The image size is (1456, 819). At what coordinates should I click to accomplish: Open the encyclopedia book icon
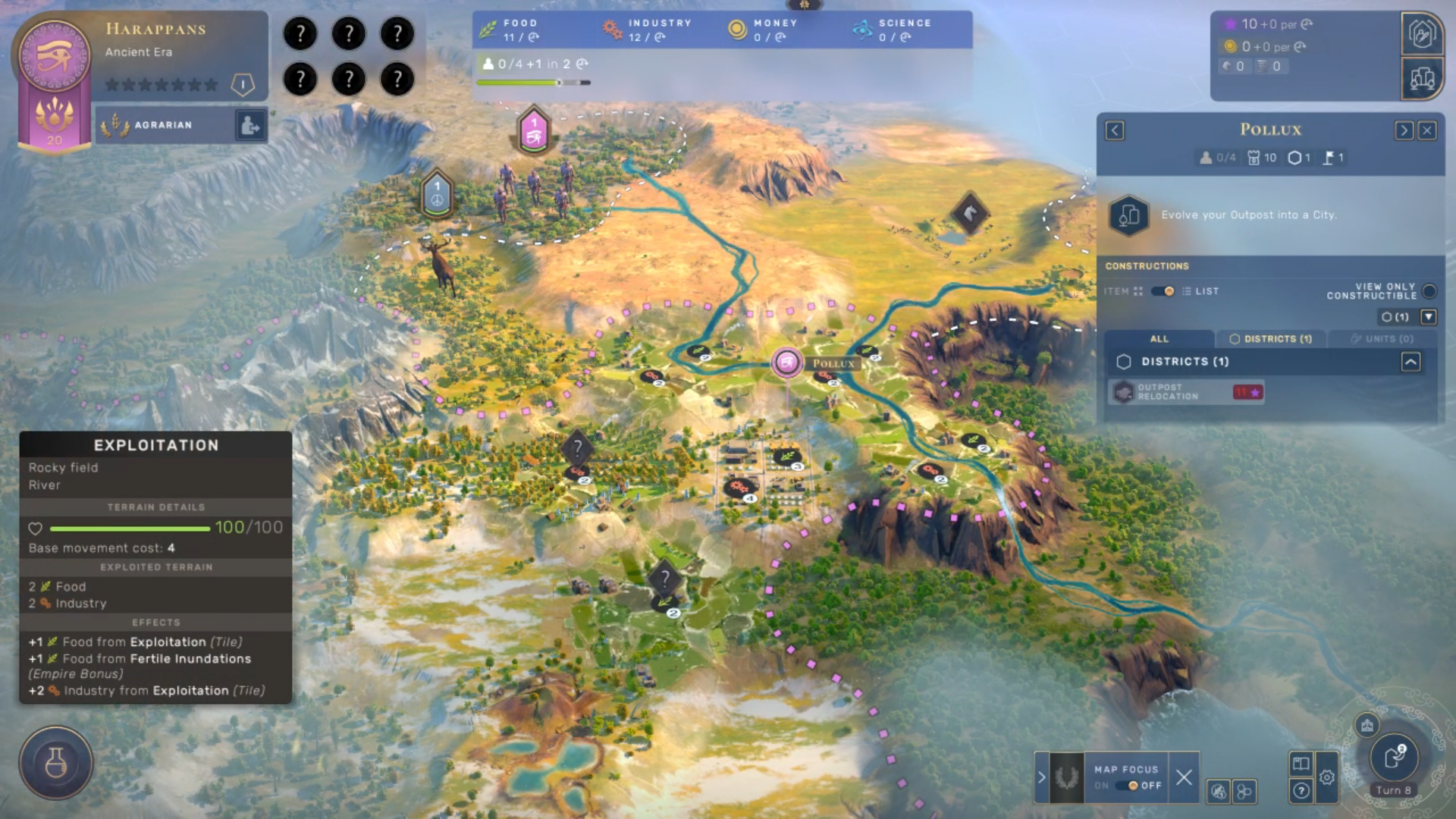pyautogui.click(x=1301, y=764)
